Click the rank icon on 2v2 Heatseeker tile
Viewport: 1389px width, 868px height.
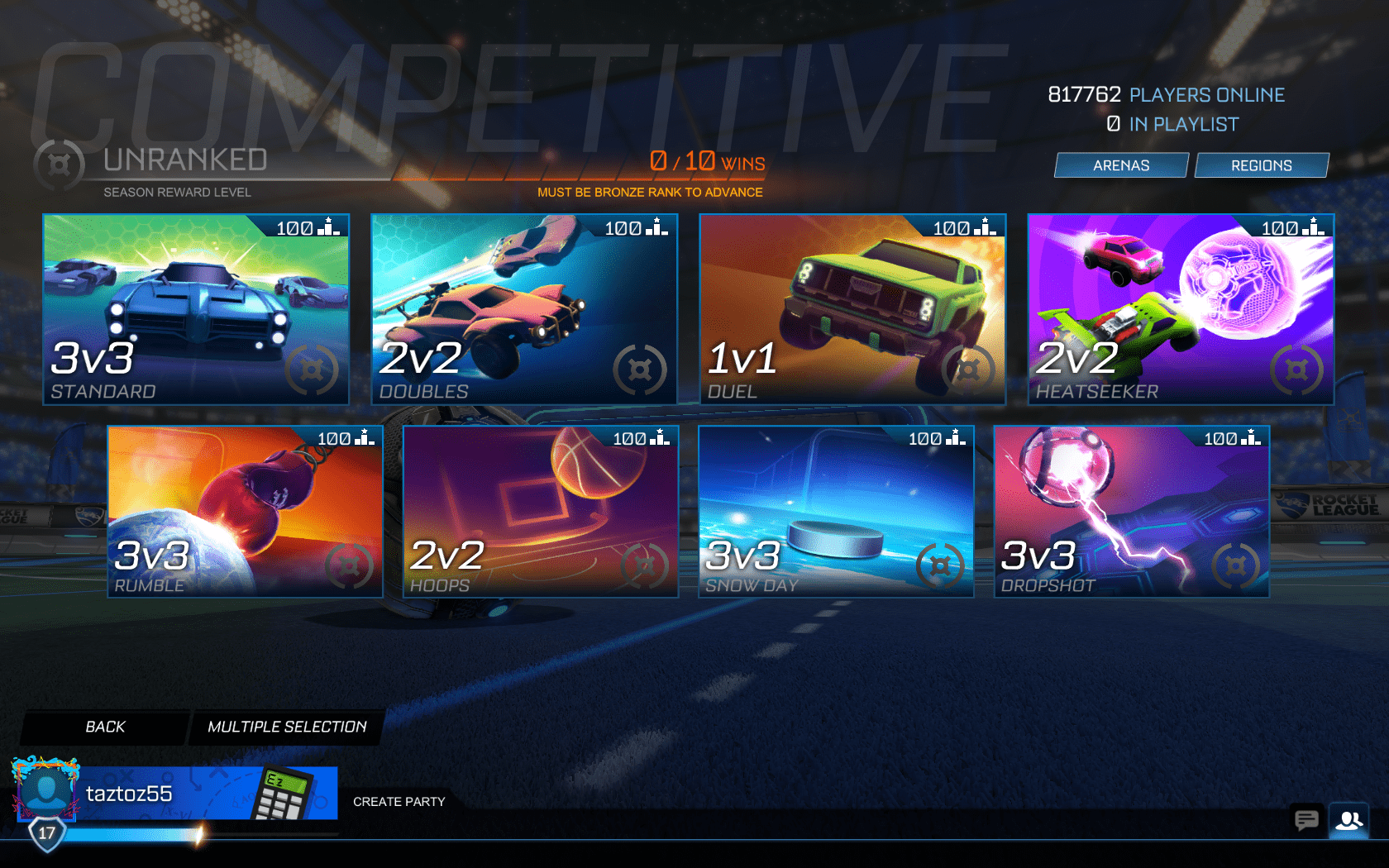pos(1296,371)
